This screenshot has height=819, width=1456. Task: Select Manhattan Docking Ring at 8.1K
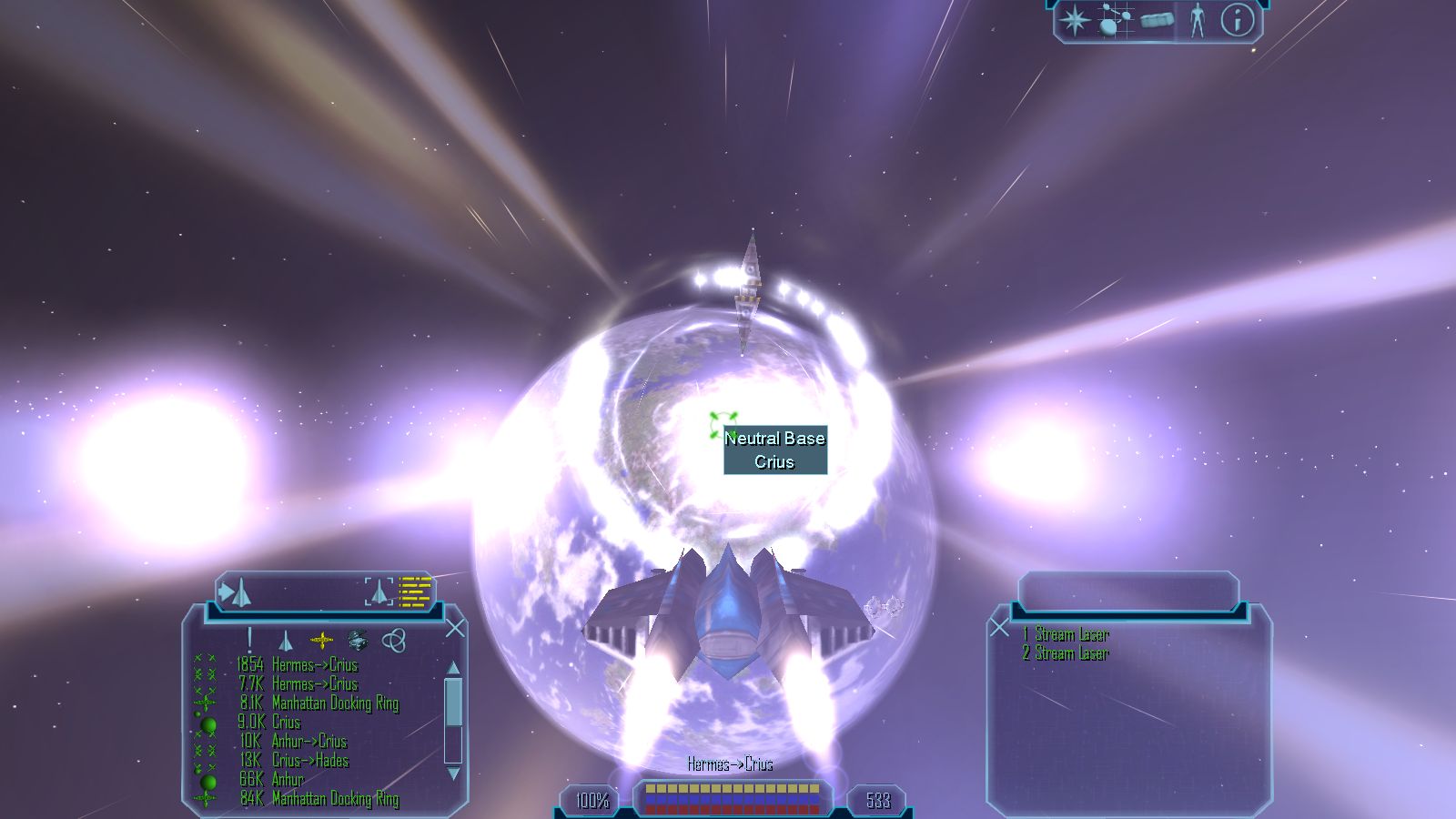tap(334, 703)
